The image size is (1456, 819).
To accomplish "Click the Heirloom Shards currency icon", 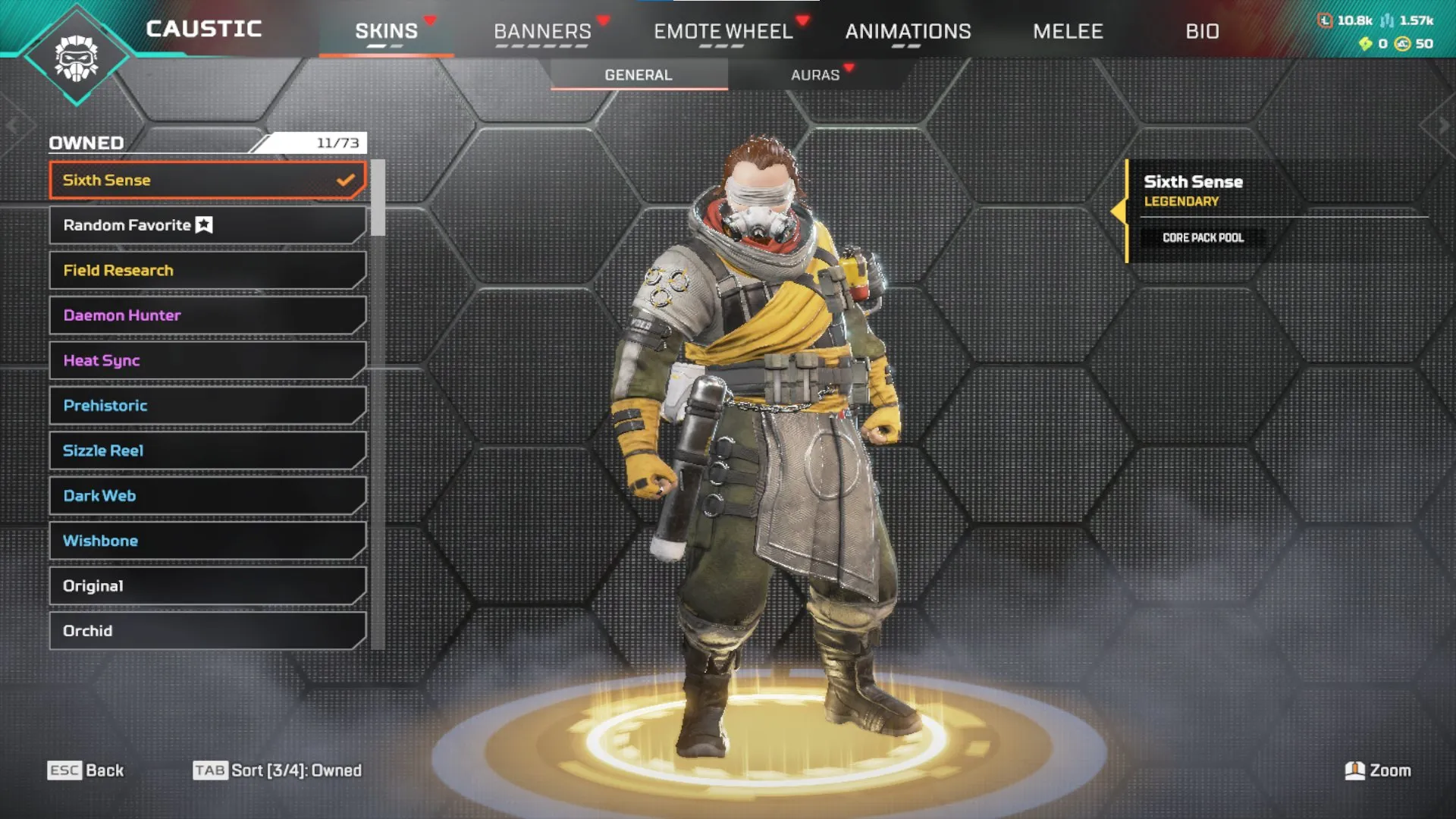I will tap(1365, 44).
